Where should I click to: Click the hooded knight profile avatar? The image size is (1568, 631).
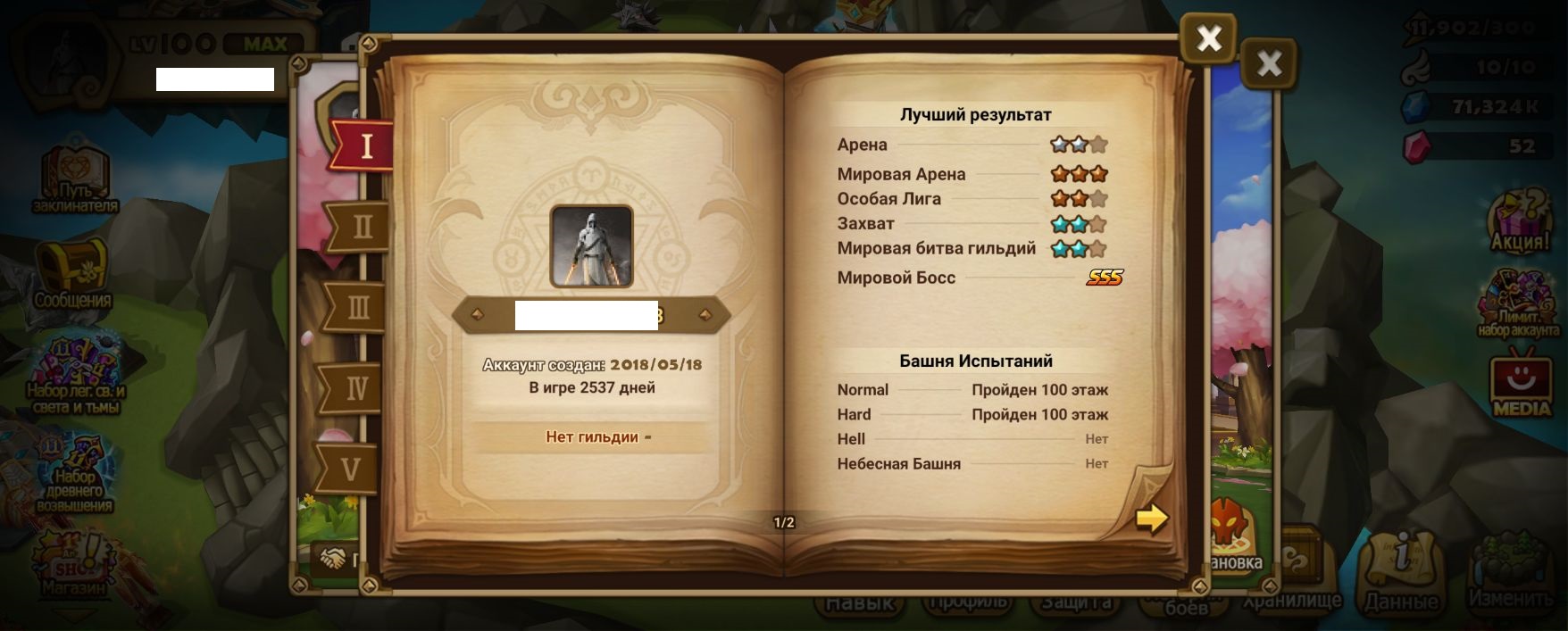591,245
